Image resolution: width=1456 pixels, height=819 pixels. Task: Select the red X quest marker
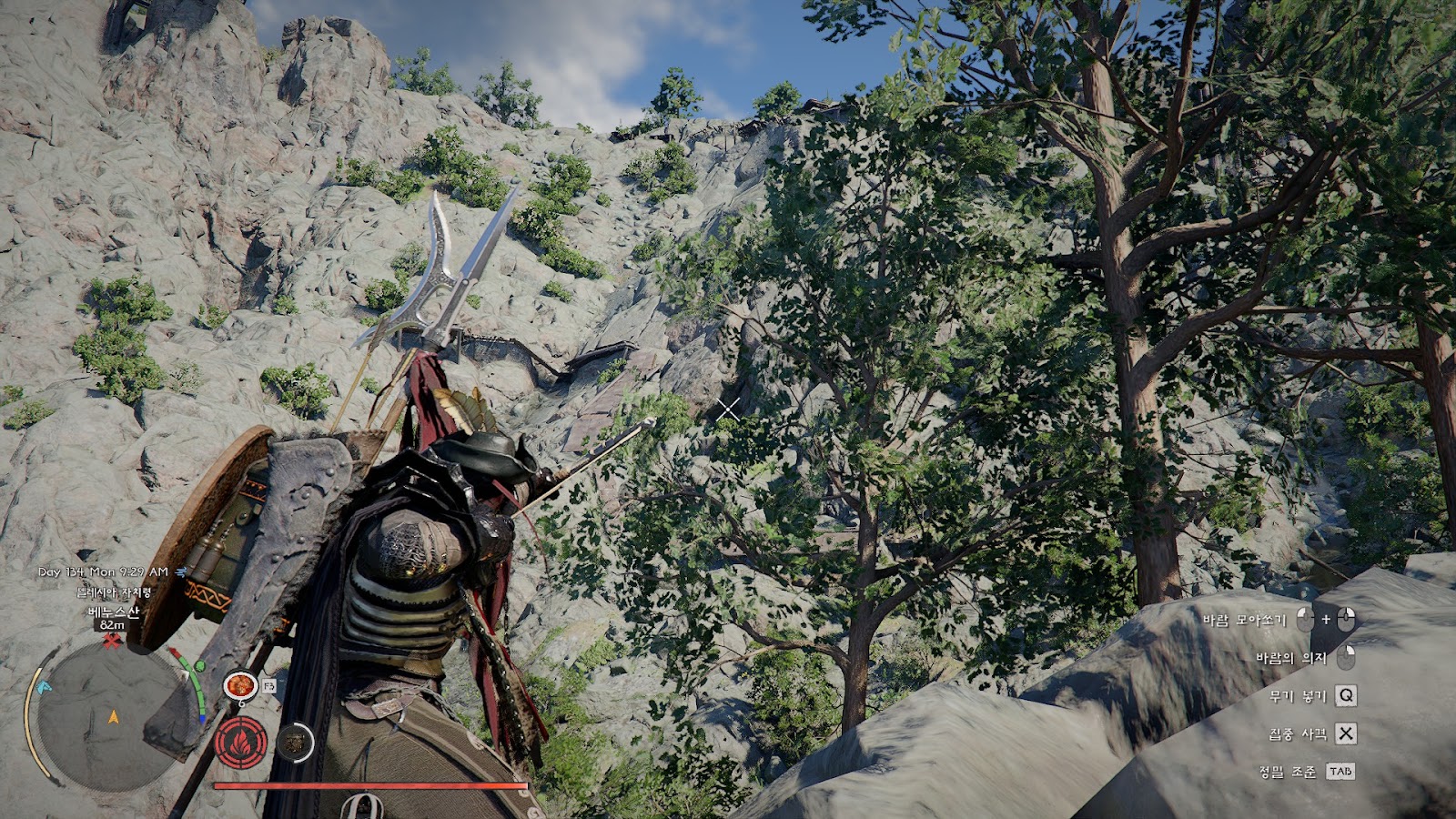112,642
